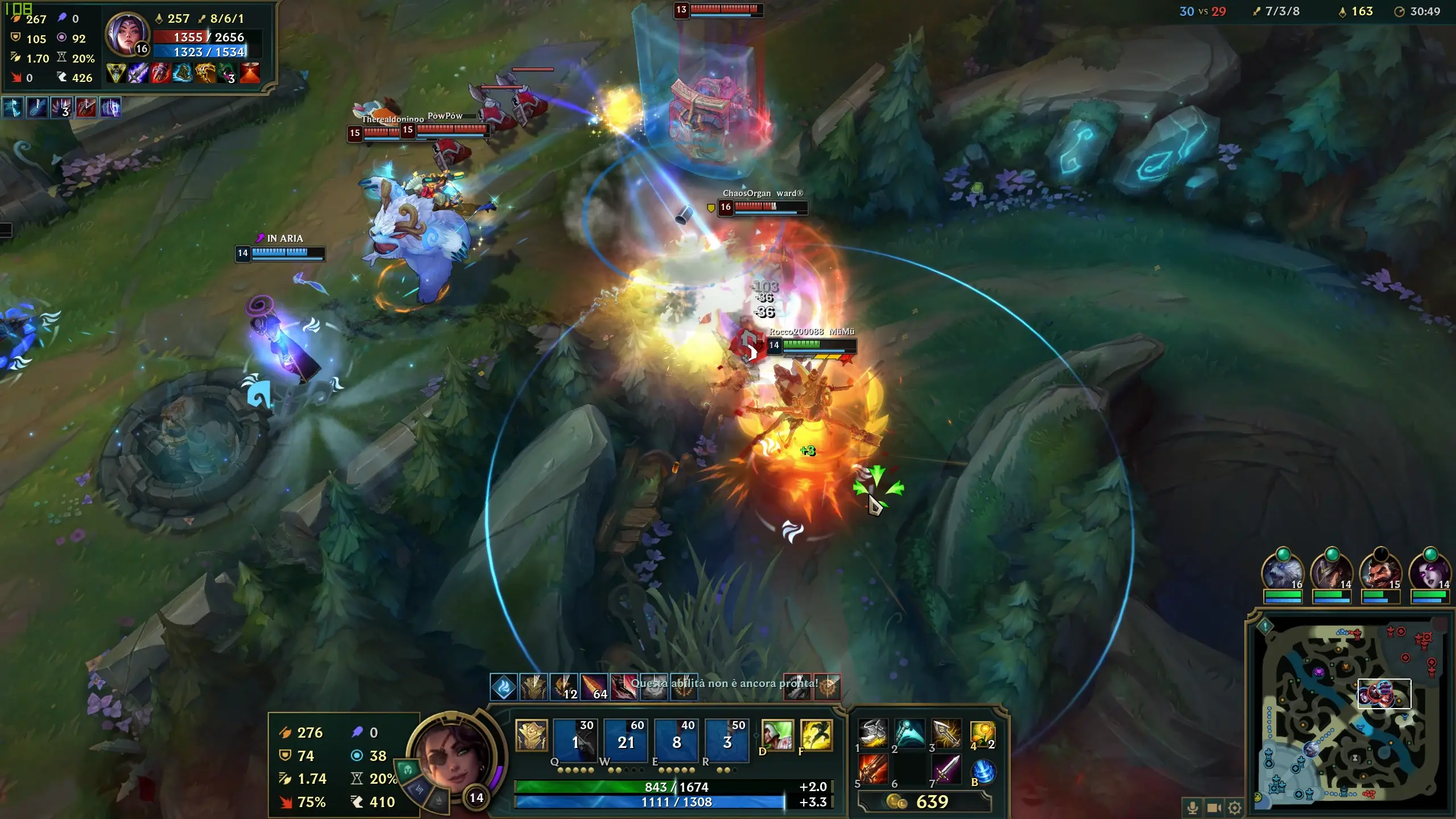The width and height of the screenshot is (1456, 819).
Task: Use the teal scythe item in slot 2
Action: [909, 734]
